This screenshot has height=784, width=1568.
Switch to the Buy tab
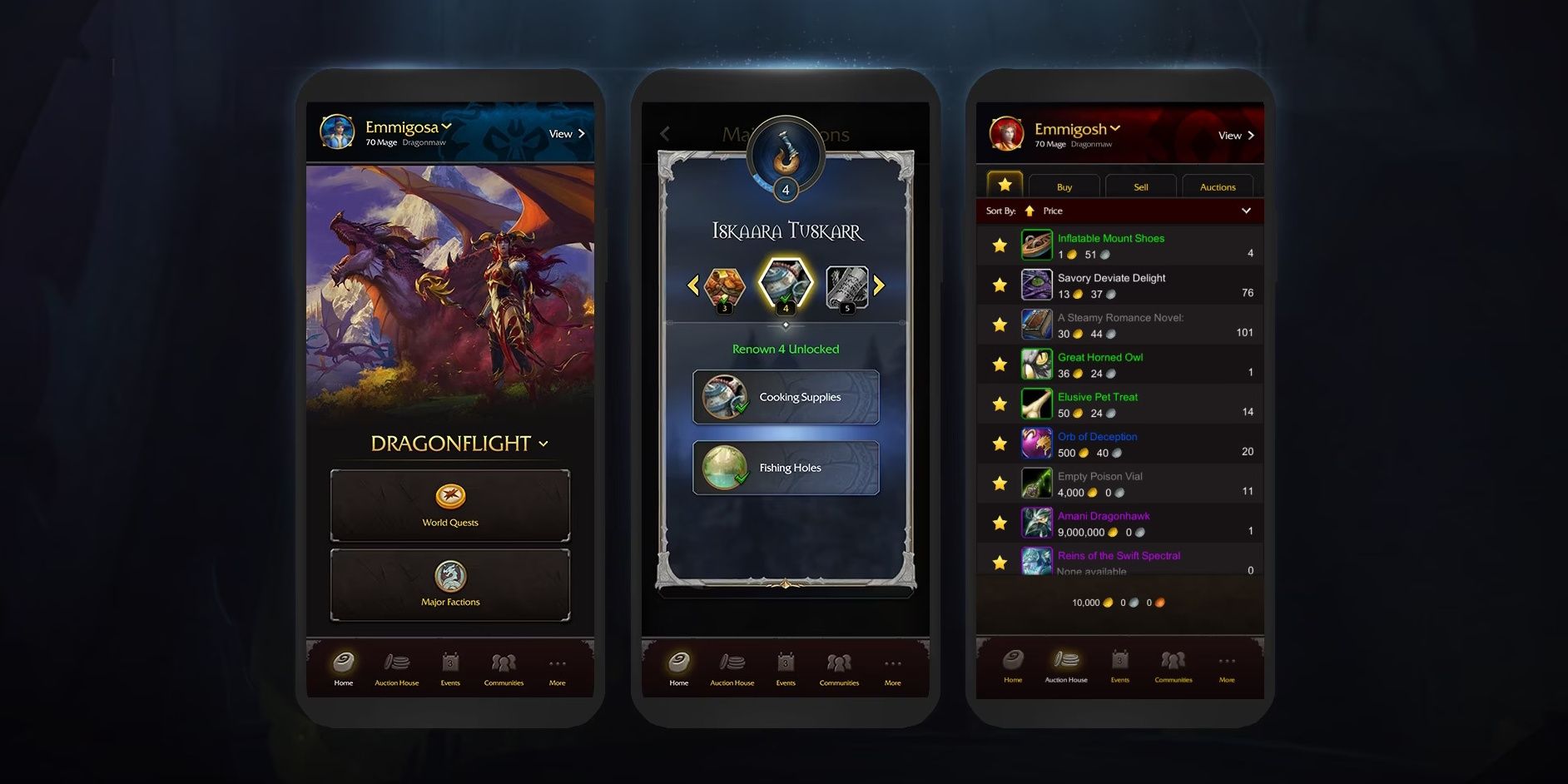tap(1064, 186)
